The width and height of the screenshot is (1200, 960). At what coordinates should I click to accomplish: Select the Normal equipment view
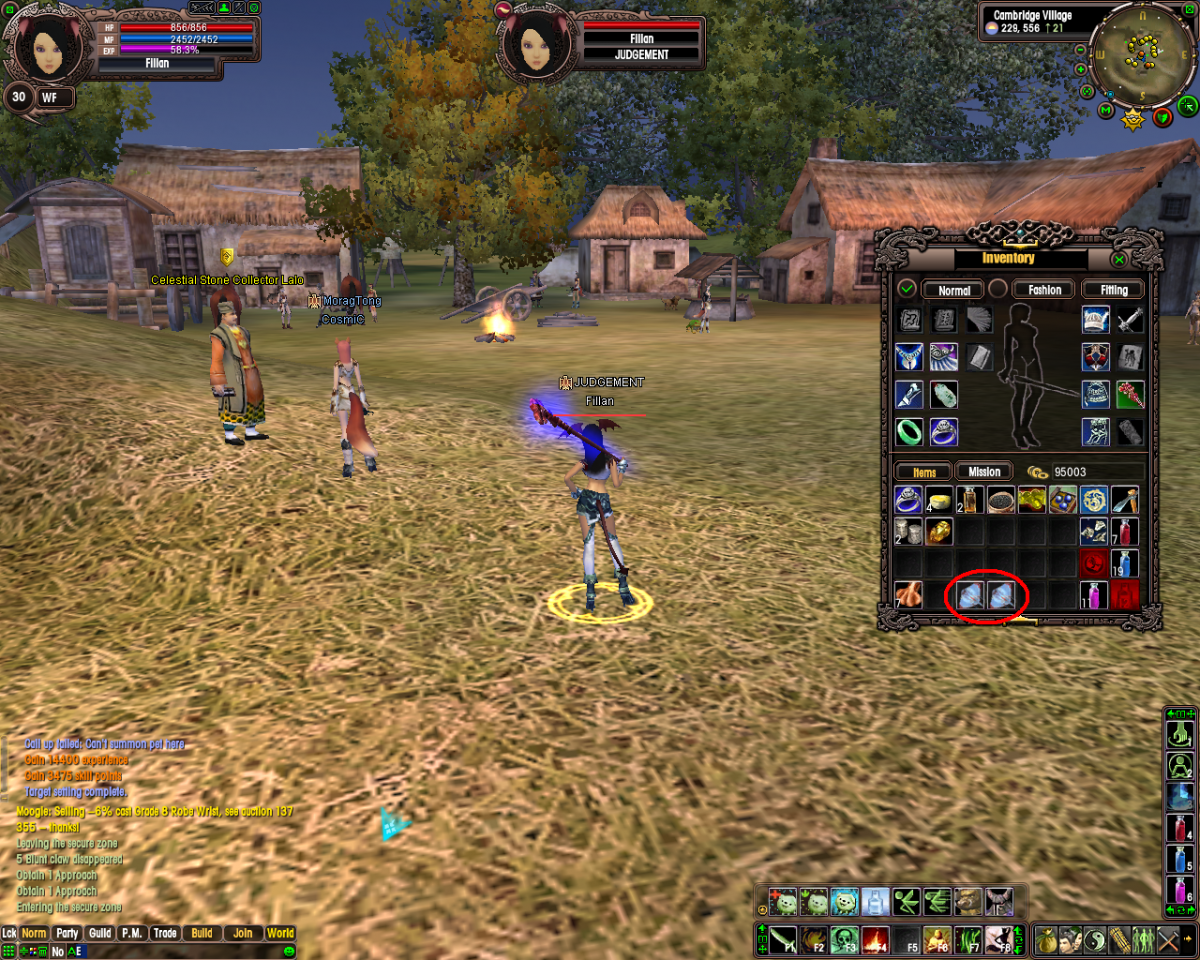(954, 290)
